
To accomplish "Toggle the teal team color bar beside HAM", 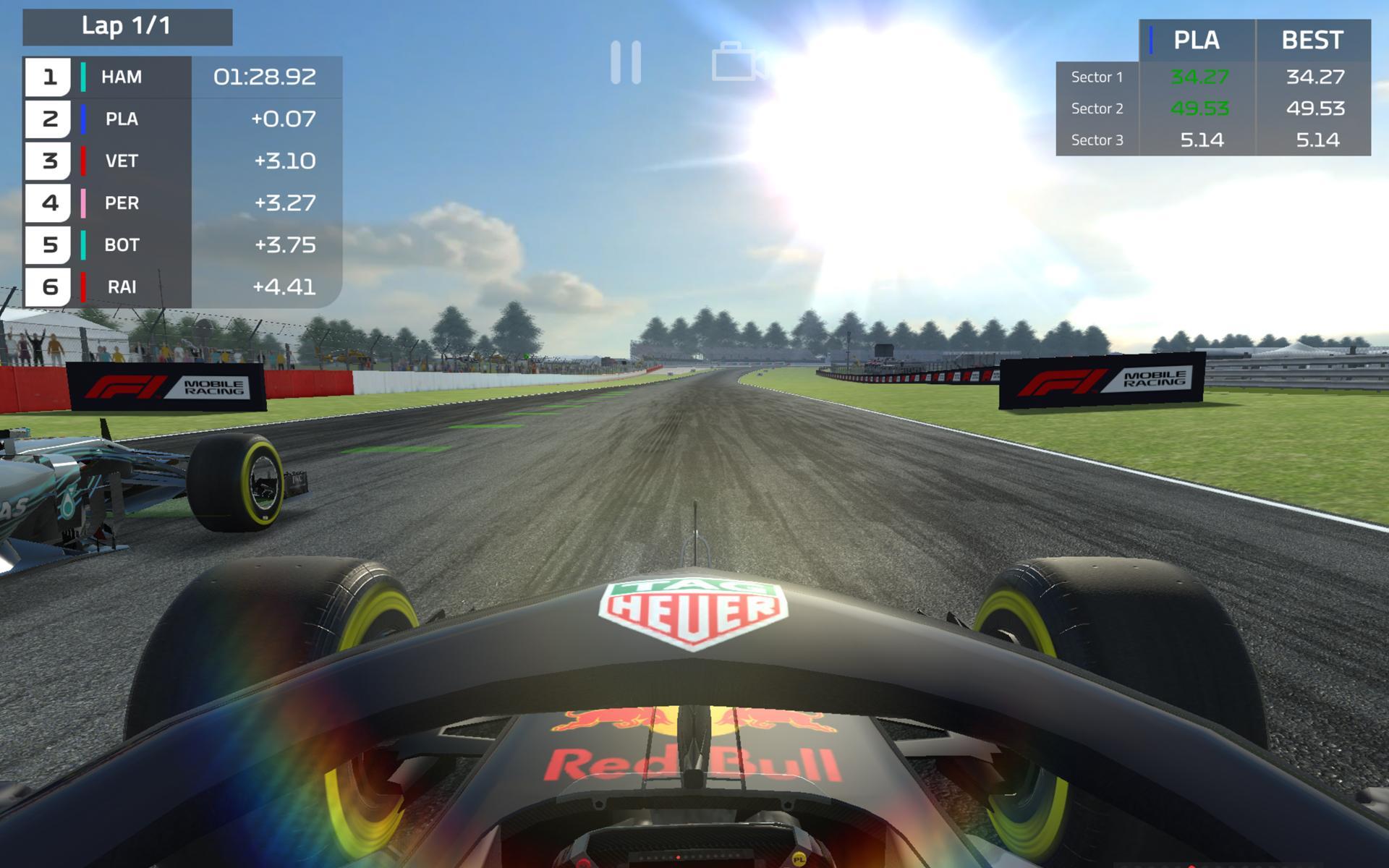I will point(85,77).
